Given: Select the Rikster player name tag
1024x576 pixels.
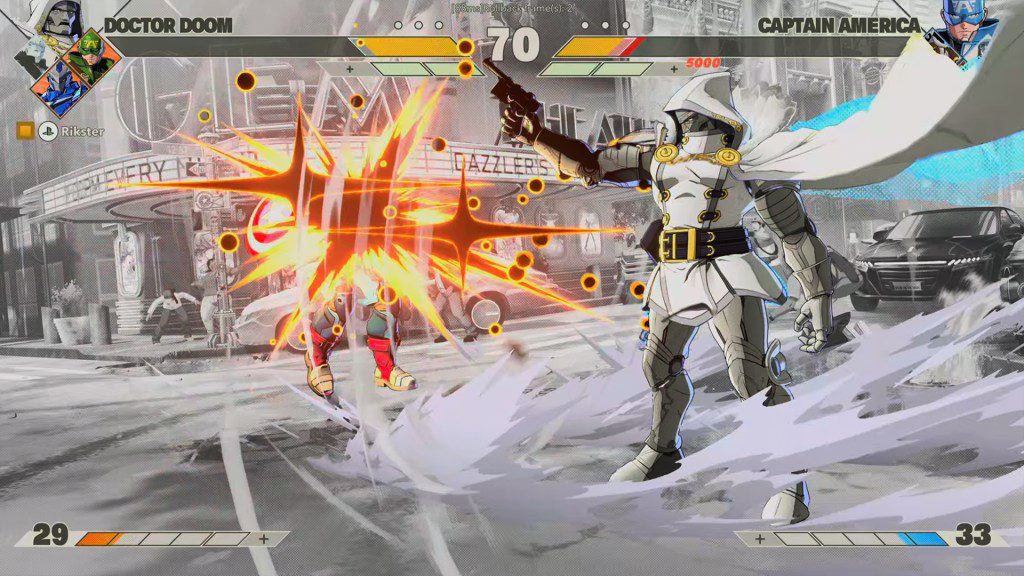Looking at the screenshot, I should [80, 130].
